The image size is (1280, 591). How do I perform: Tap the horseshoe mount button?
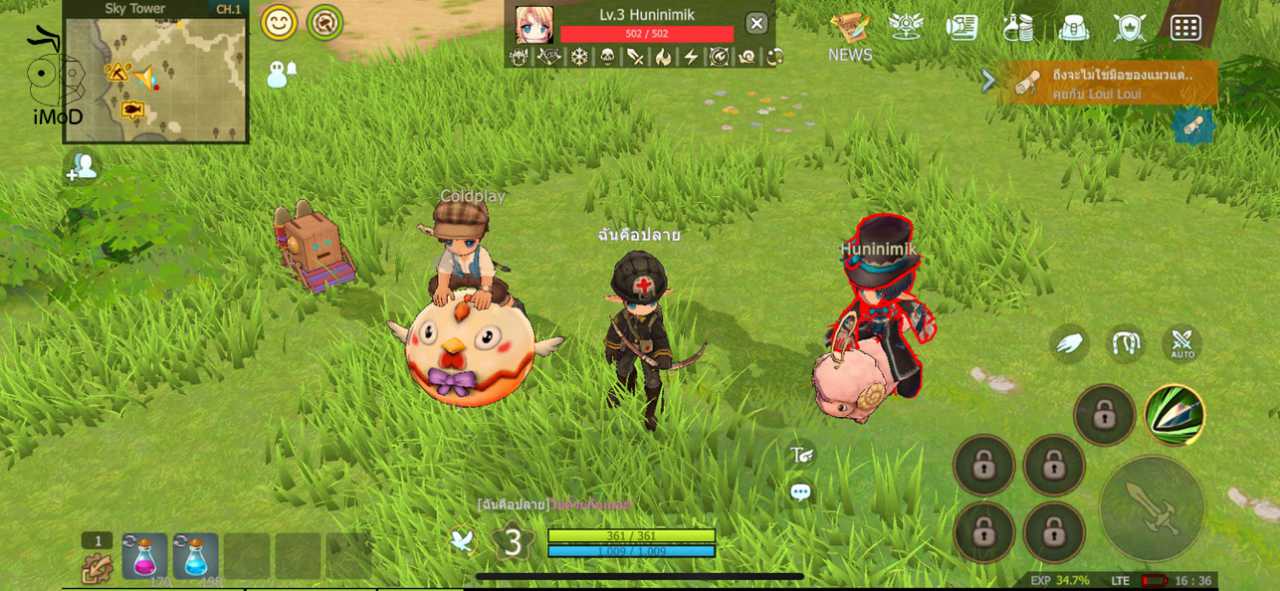[1126, 344]
